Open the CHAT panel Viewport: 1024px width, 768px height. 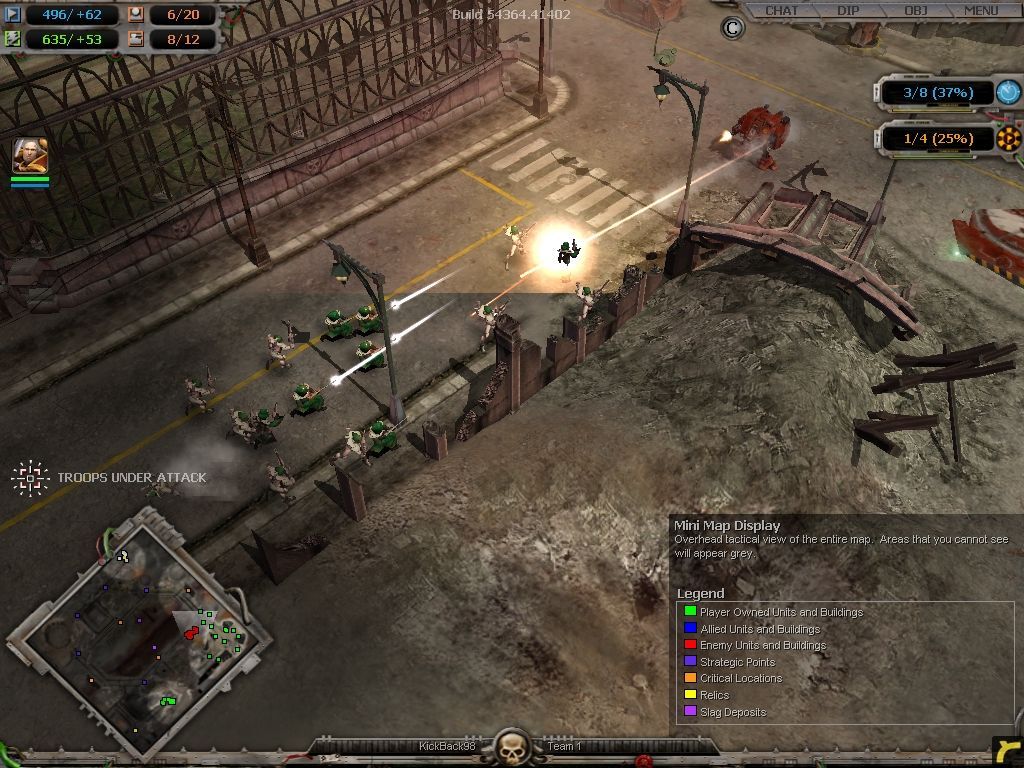point(781,11)
